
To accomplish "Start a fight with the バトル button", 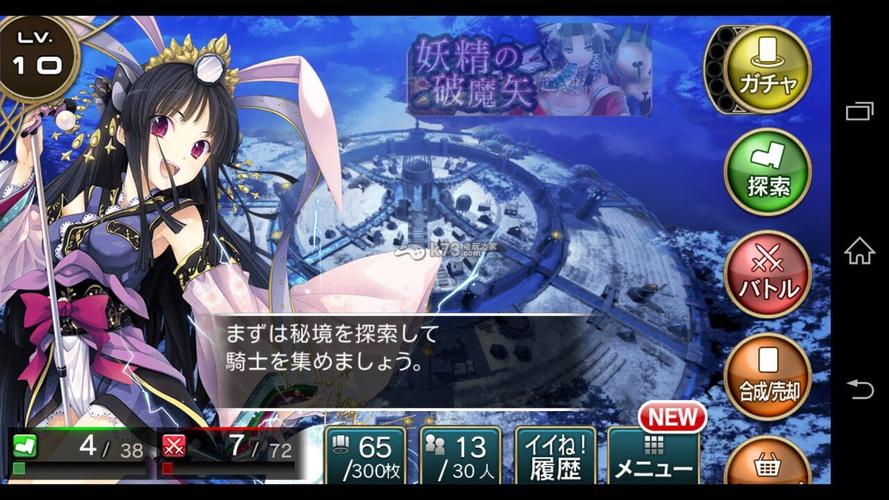I will [x=767, y=273].
